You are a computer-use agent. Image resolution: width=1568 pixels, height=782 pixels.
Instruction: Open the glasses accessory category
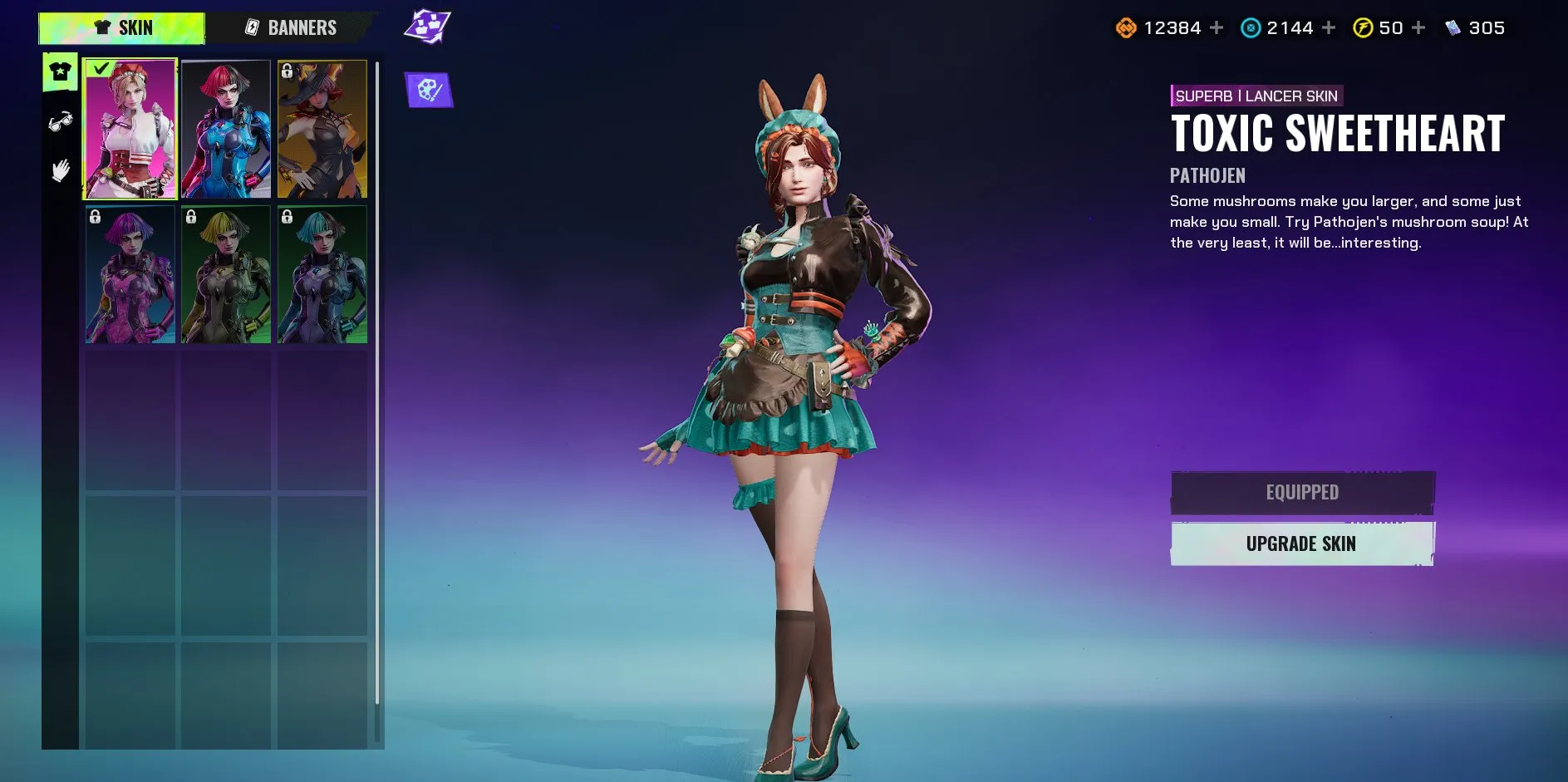click(61, 122)
